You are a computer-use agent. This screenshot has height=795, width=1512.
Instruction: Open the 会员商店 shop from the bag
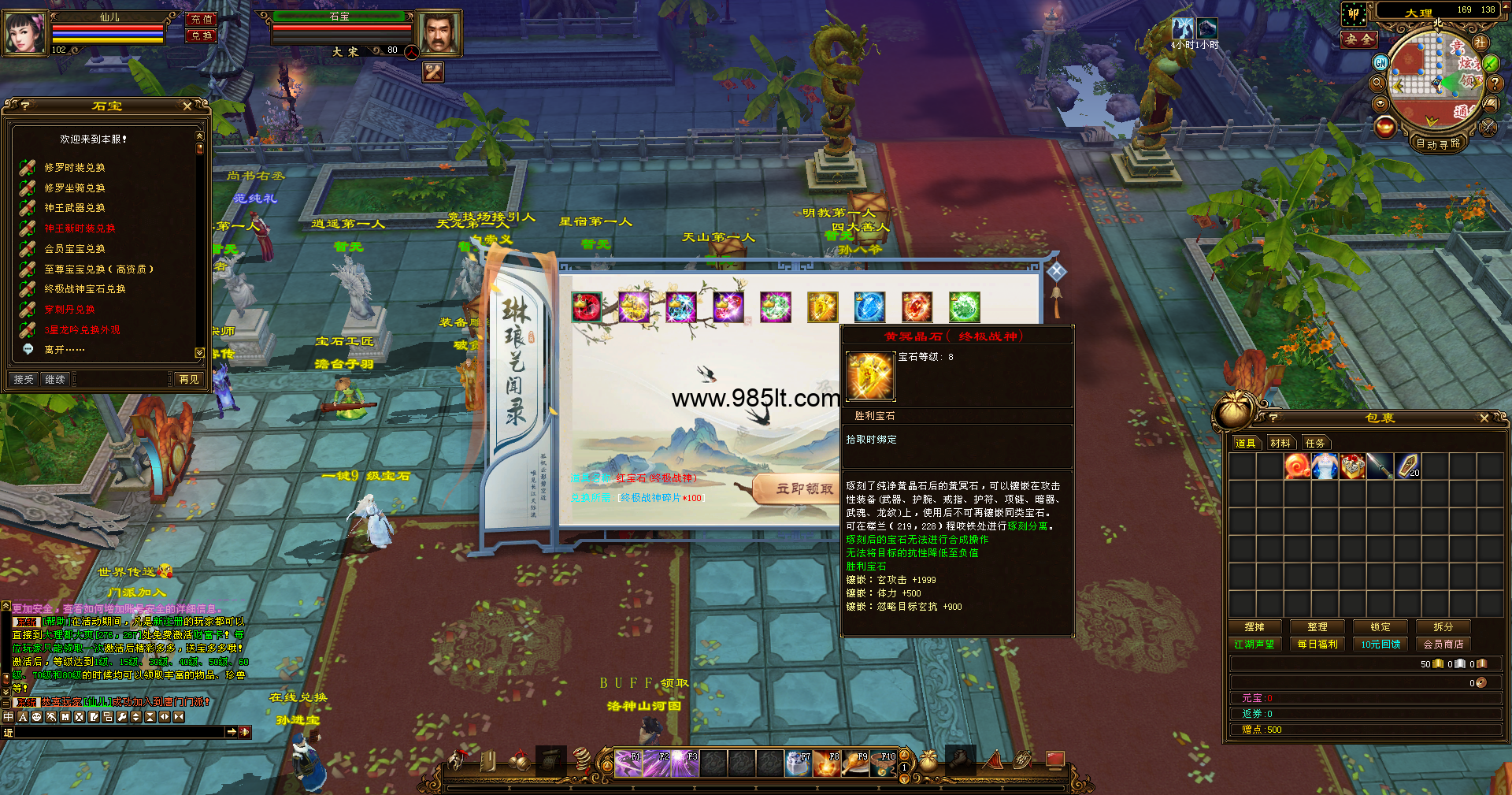(1443, 645)
